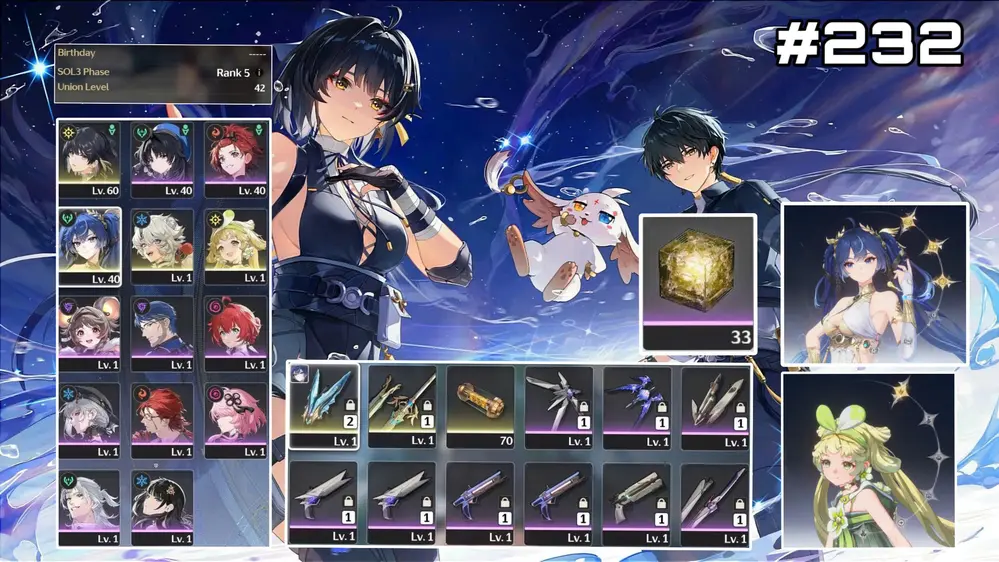Select the golden ornate sword weapon slot
The height and width of the screenshot is (562, 999).
[x=402, y=405]
